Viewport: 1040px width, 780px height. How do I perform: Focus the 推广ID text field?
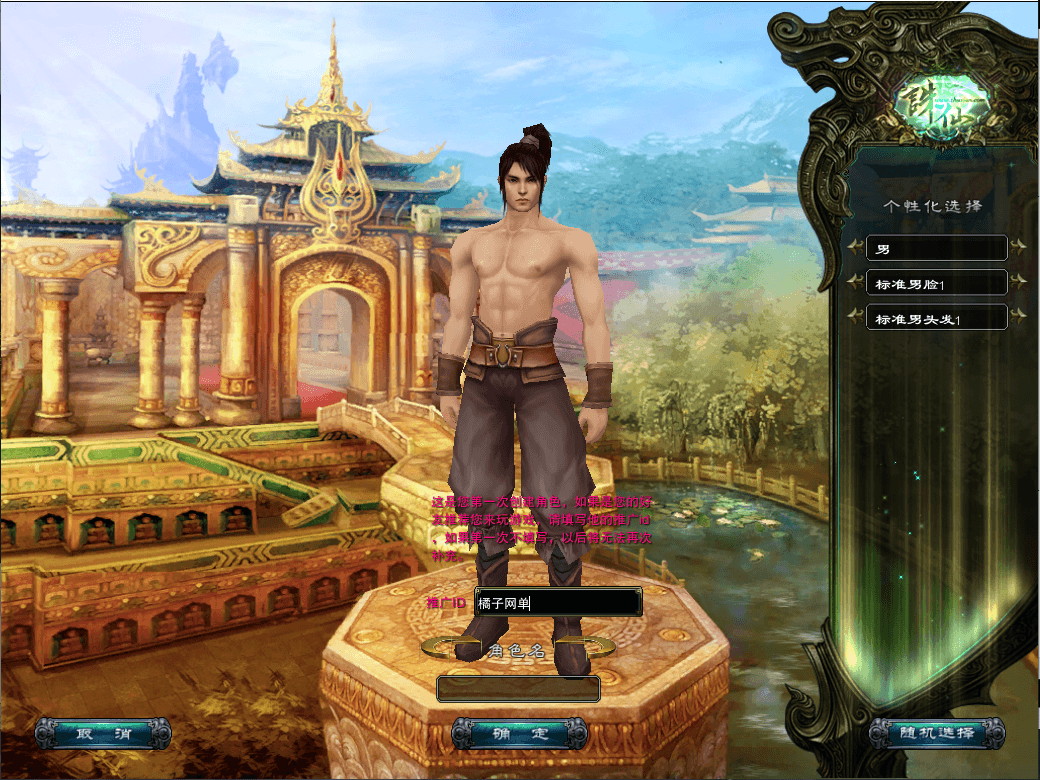click(x=557, y=603)
